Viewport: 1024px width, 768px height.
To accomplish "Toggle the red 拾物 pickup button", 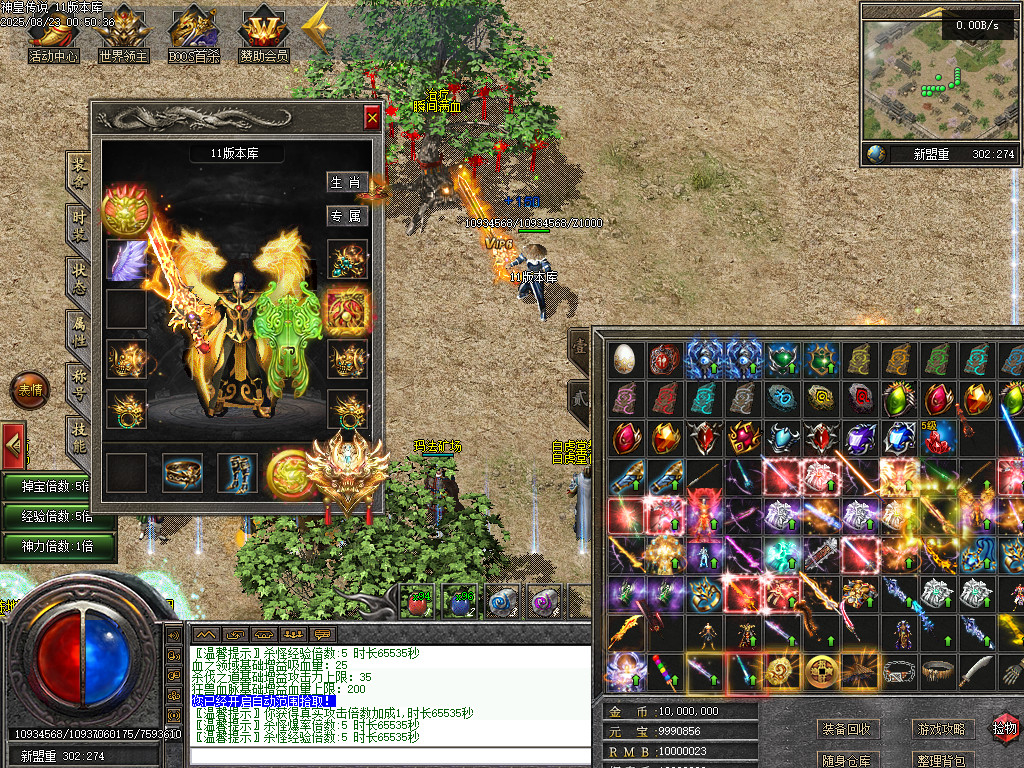I will (1005, 728).
